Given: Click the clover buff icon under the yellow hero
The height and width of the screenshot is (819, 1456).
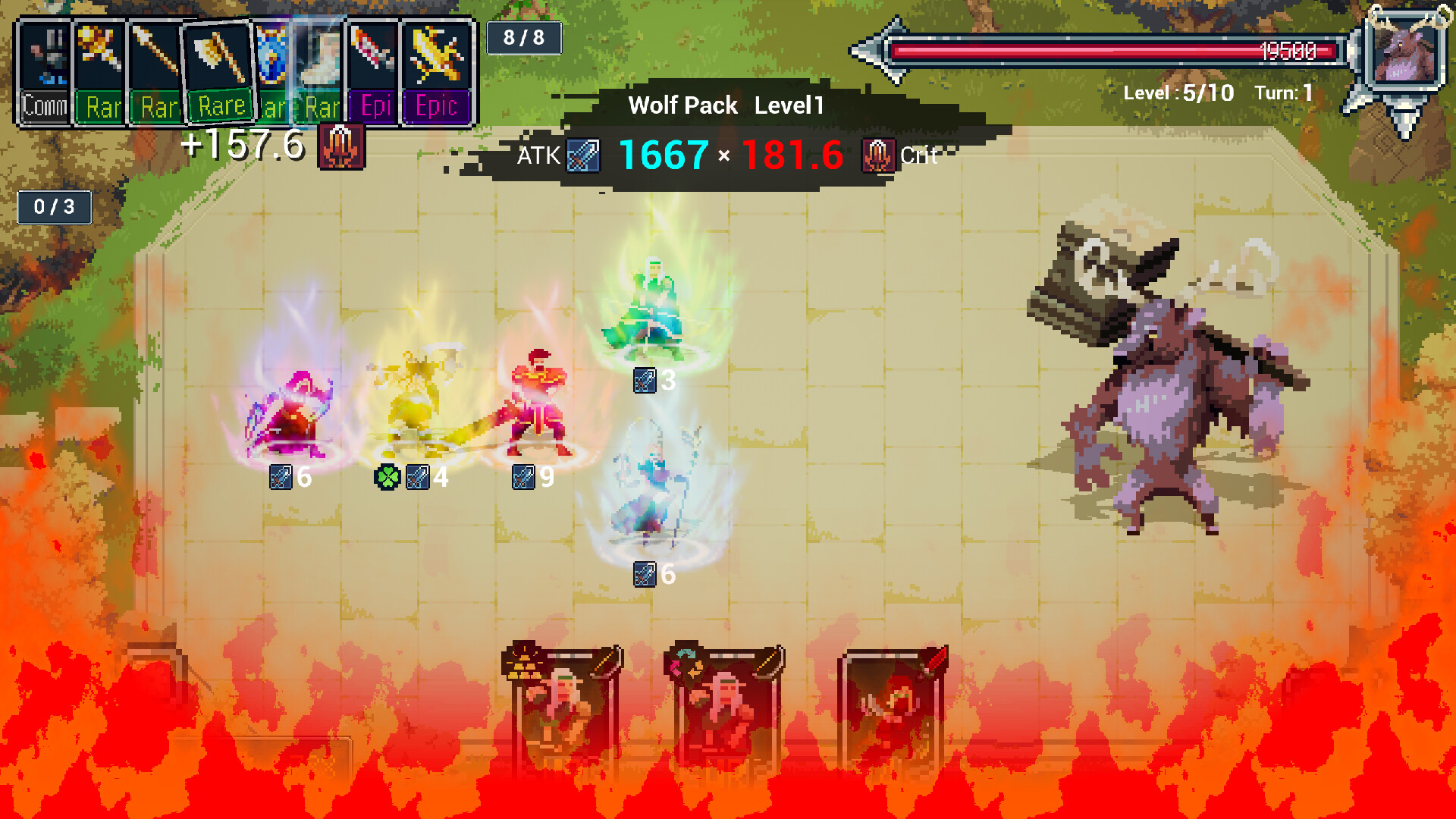Looking at the screenshot, I should (x=389, y=477).
